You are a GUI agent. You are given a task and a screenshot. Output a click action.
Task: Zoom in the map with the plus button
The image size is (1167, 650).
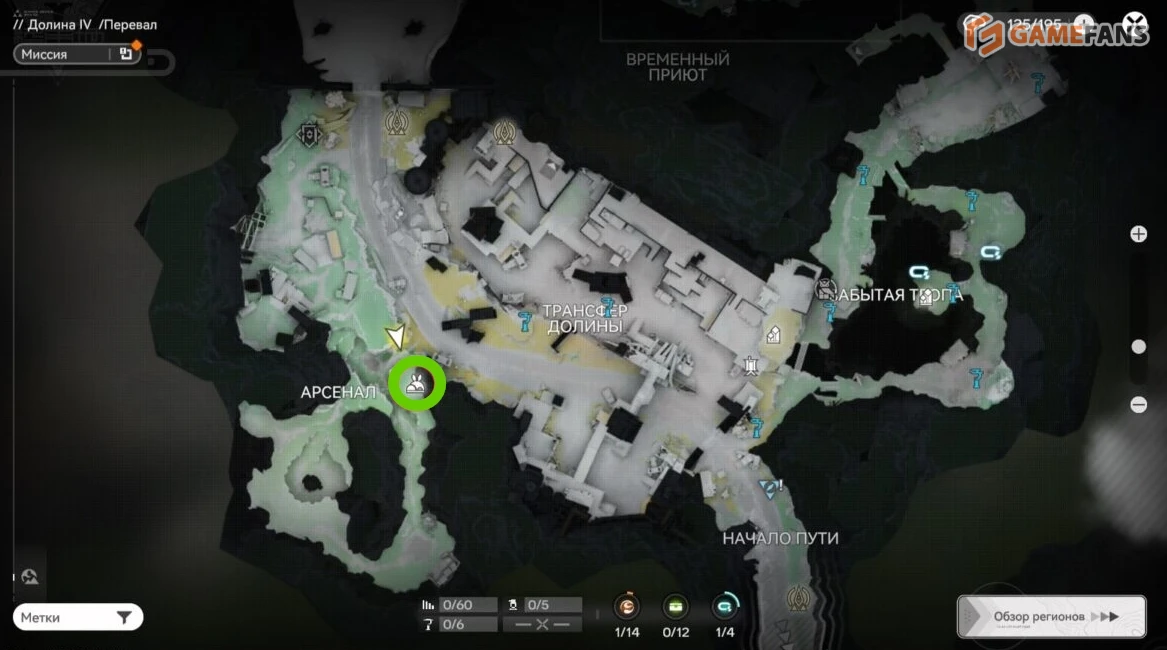pyautogui.click(x=1138, y=234)
